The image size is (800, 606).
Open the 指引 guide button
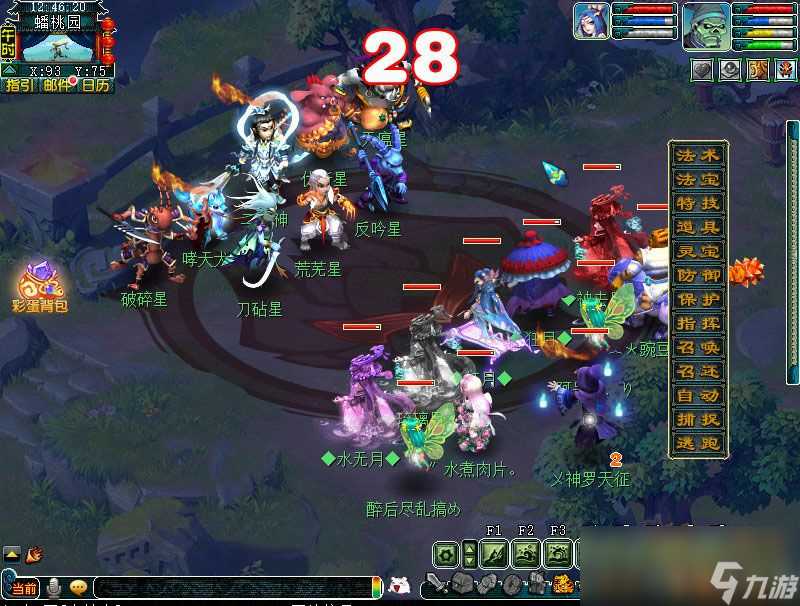coord(19,86)
